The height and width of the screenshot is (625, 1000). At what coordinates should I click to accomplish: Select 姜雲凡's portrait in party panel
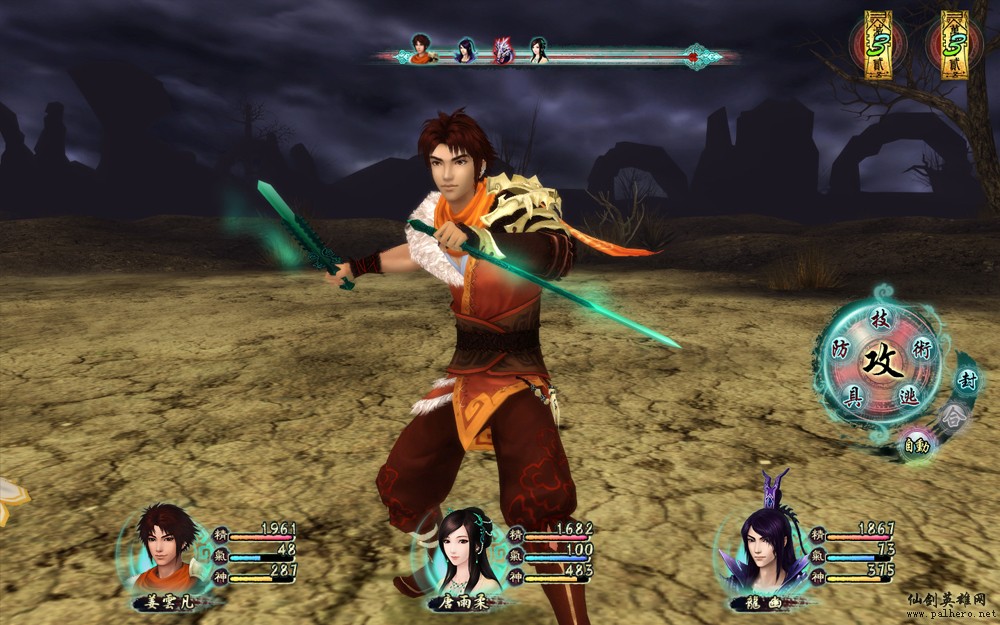pyautogui.click(x=165, y=546)
